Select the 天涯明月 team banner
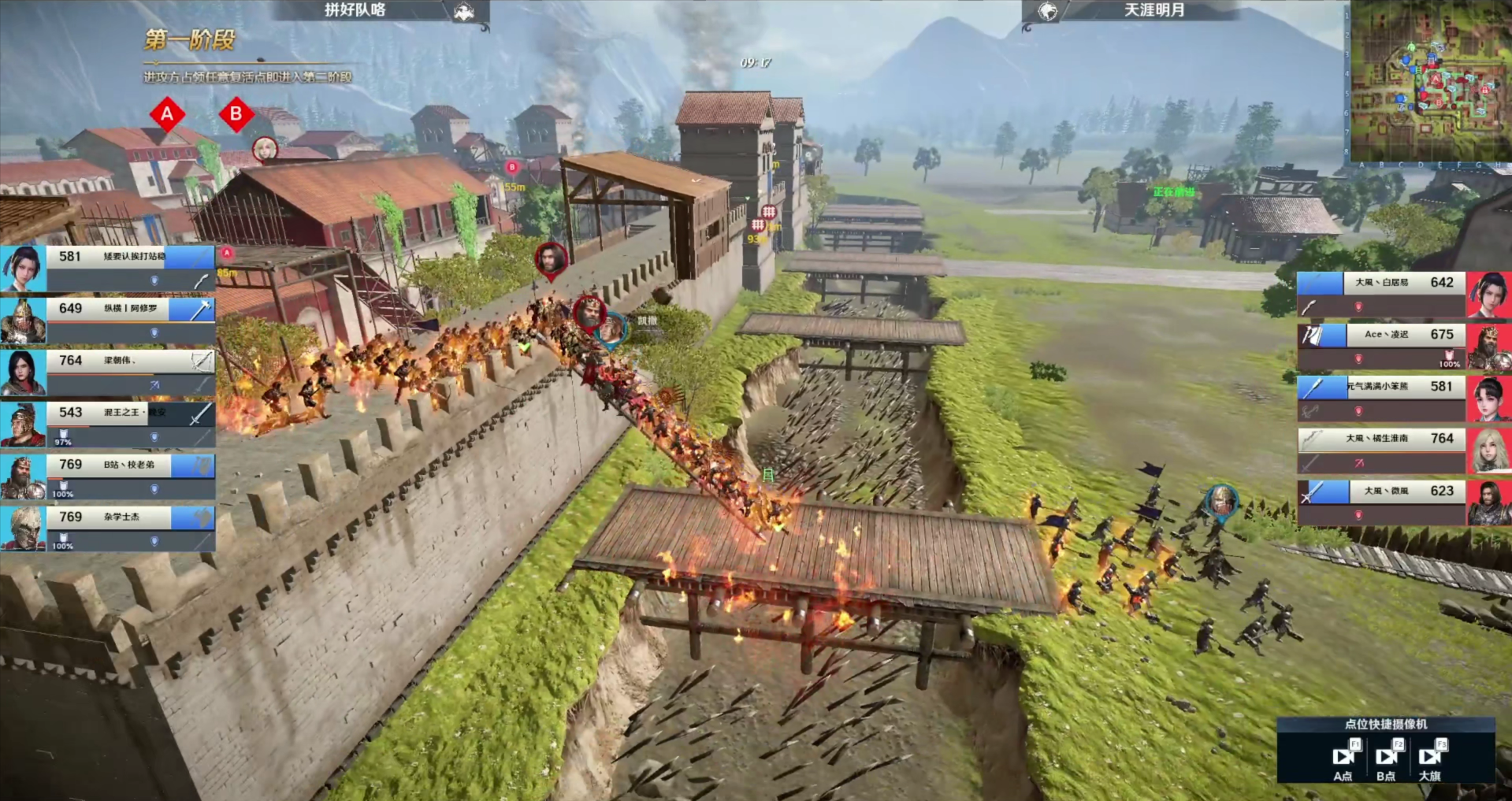Screen dimensions: 1512x801 (x=1128, y=10)
